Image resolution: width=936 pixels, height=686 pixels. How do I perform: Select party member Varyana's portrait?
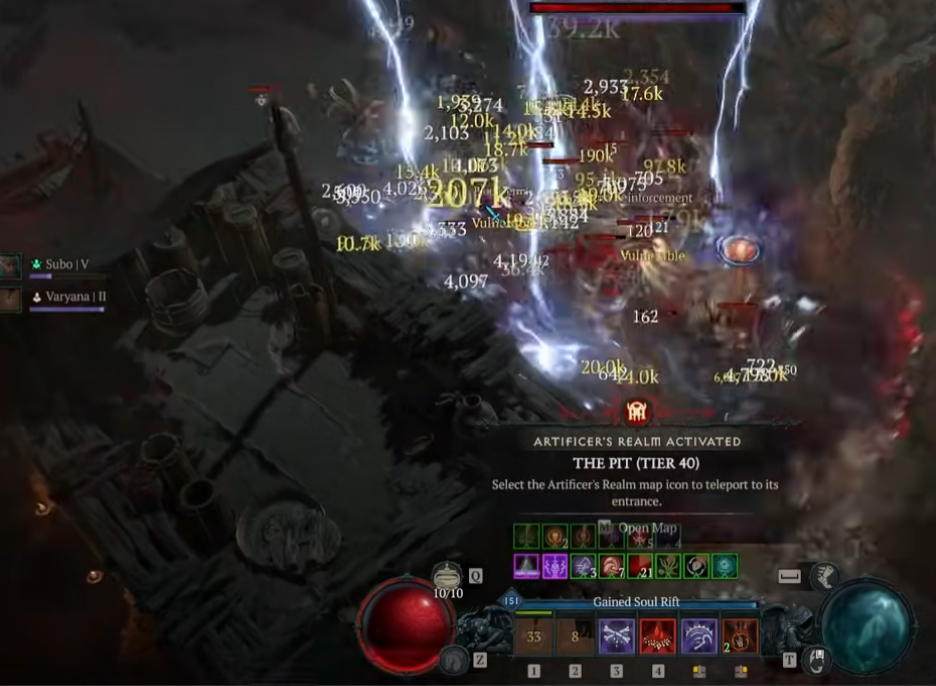pos(11,299)
